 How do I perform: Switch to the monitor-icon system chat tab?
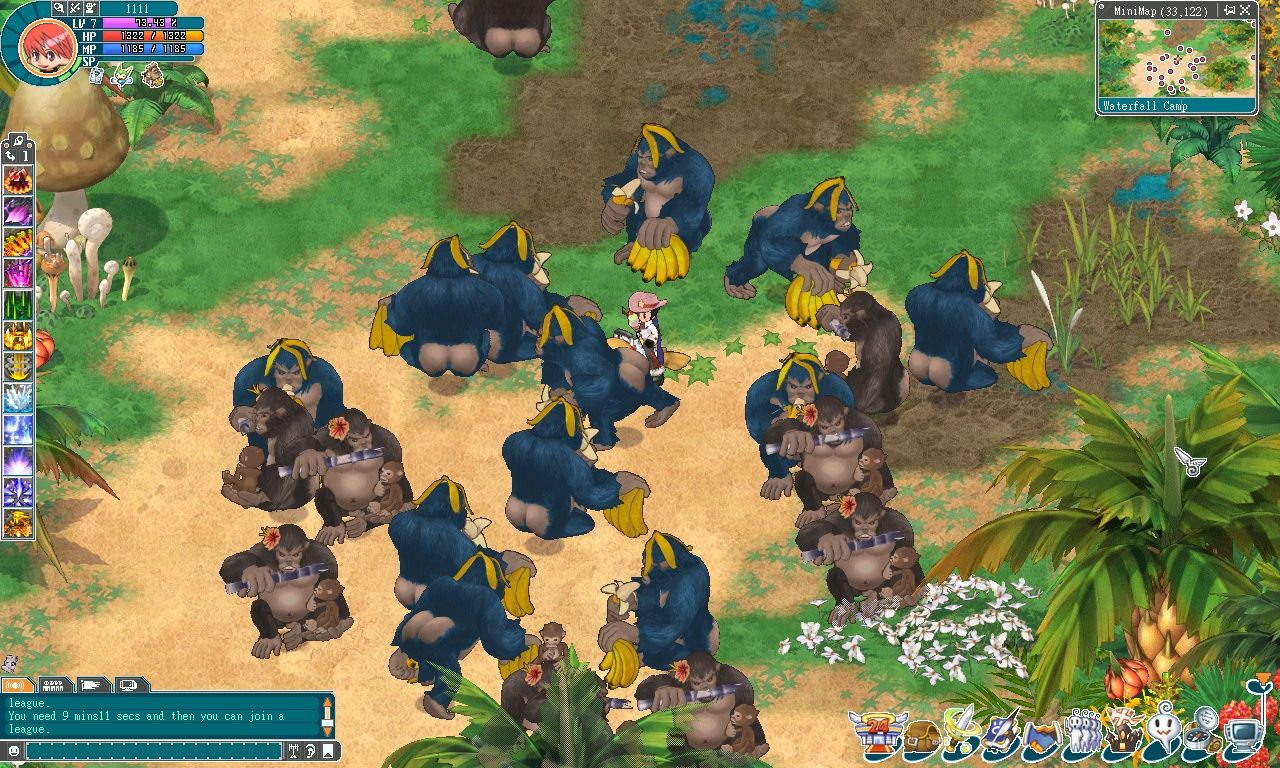pos(128,685)
